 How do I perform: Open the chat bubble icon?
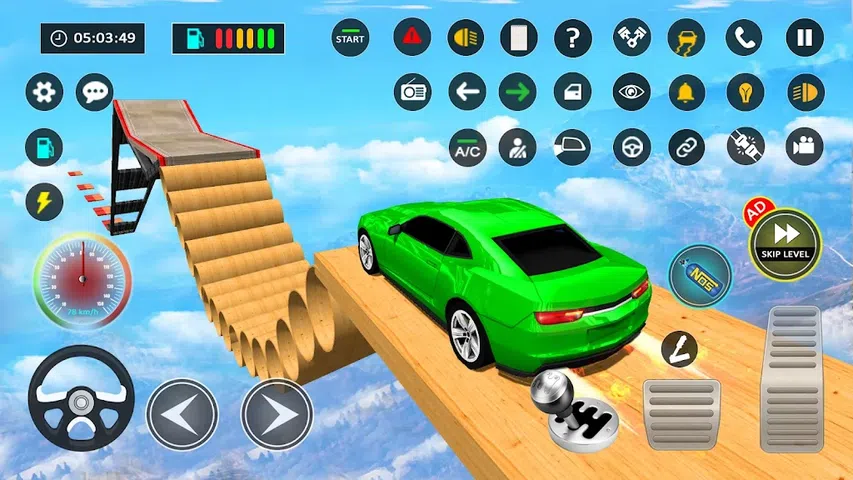(x=95, y=92)
